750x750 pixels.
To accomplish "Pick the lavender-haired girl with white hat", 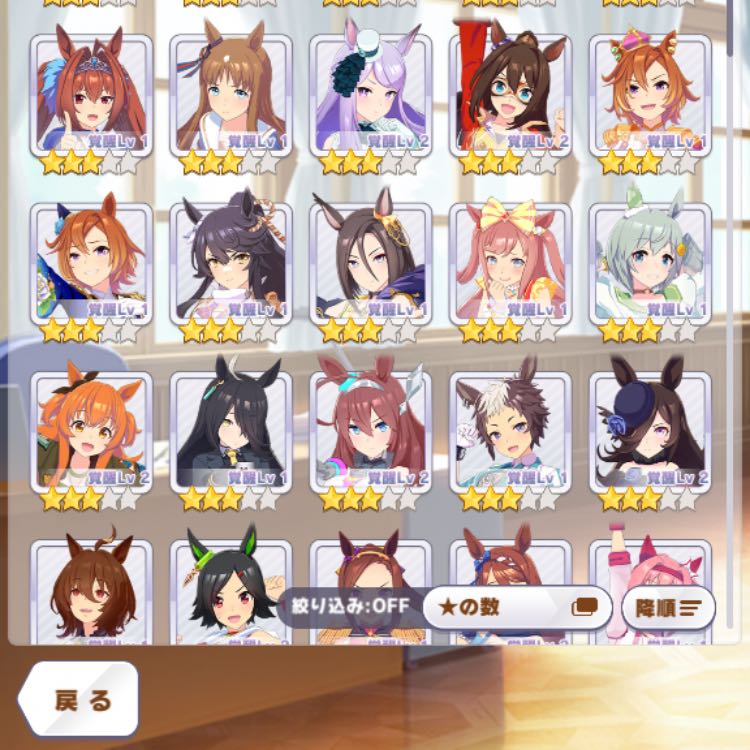I will point(371,95).
